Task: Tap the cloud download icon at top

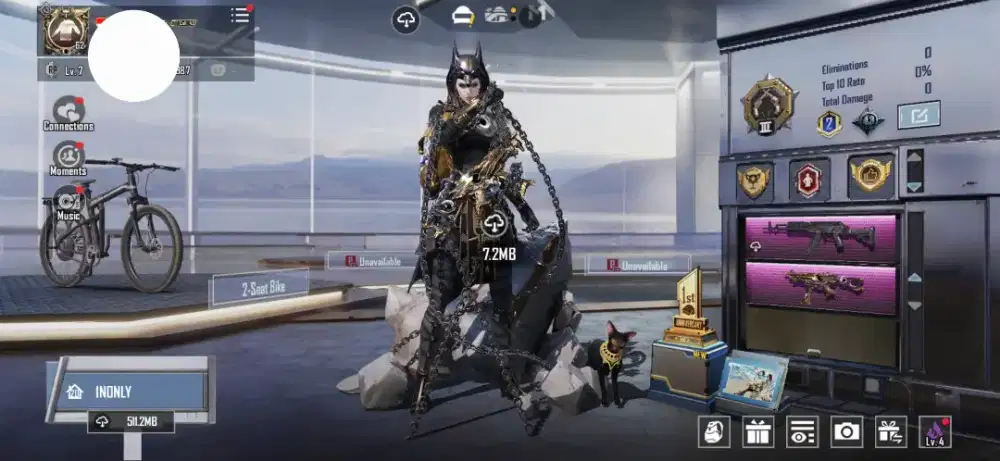Action: click(405, 19)
